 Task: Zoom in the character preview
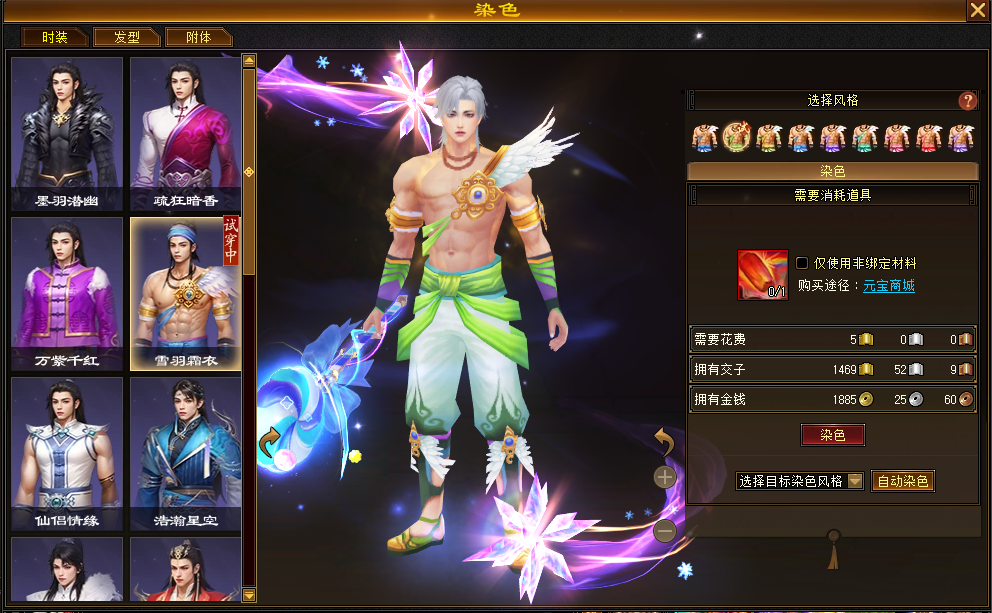[x=665, y=477]
